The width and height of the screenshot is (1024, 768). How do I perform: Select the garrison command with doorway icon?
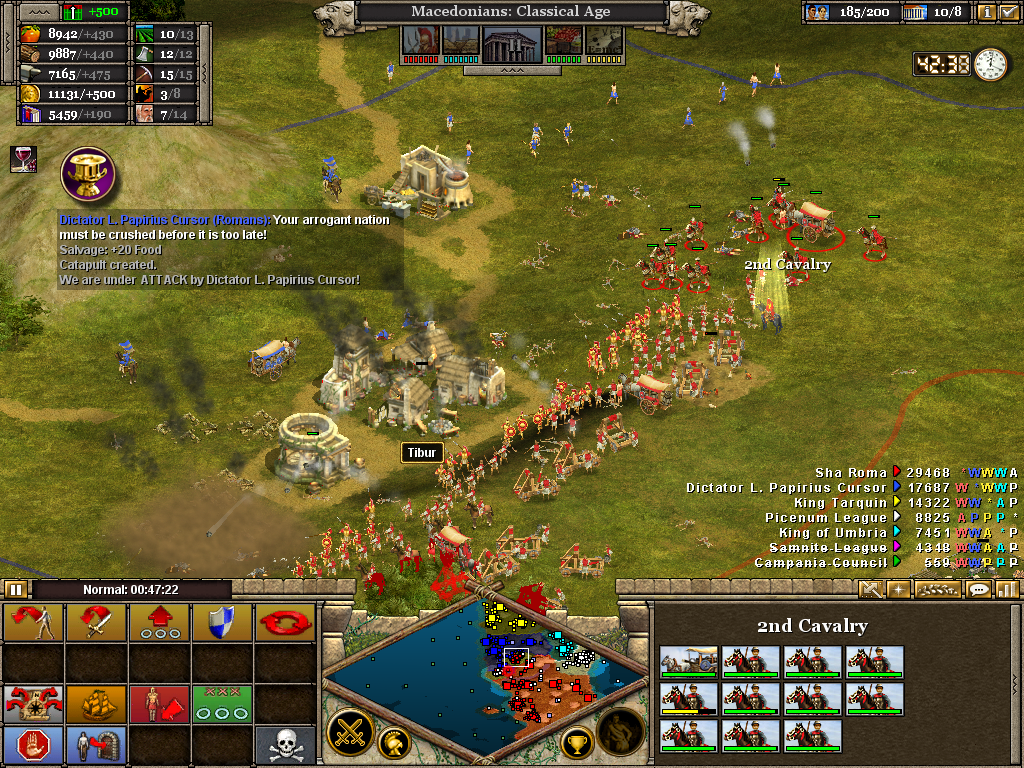(96, 745)
